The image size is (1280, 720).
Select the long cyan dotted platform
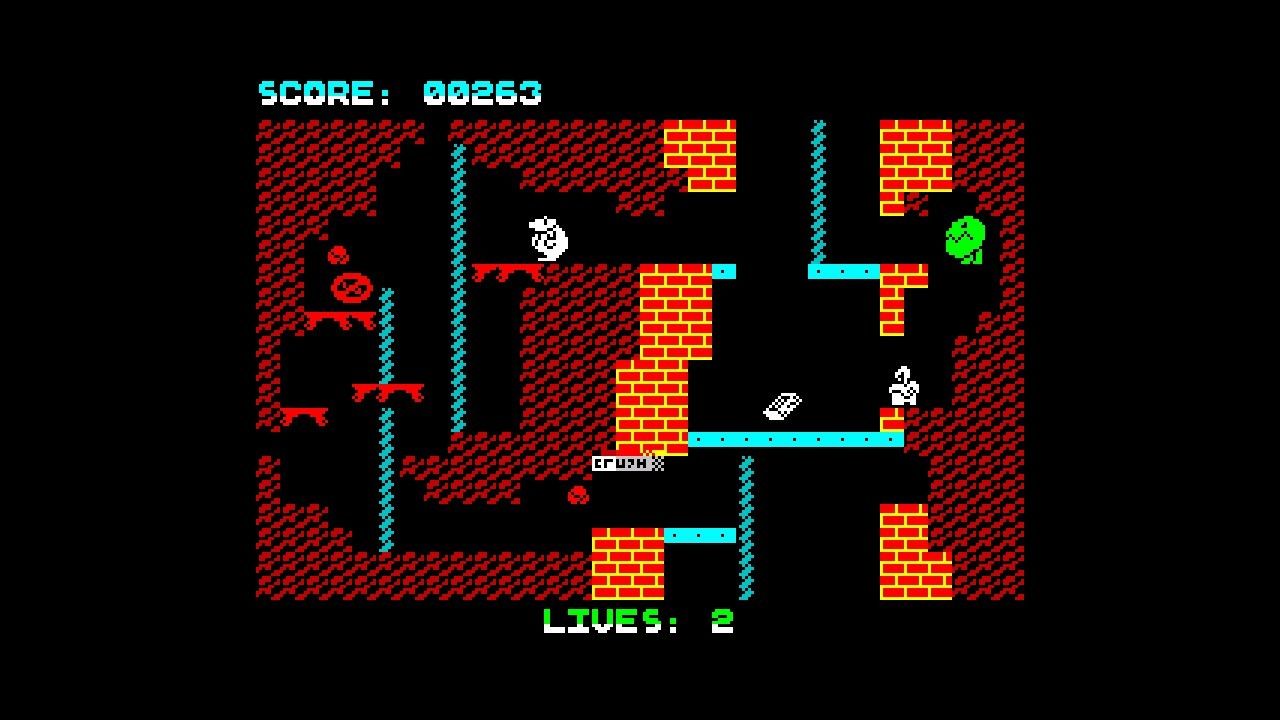[x=795, y=437]
